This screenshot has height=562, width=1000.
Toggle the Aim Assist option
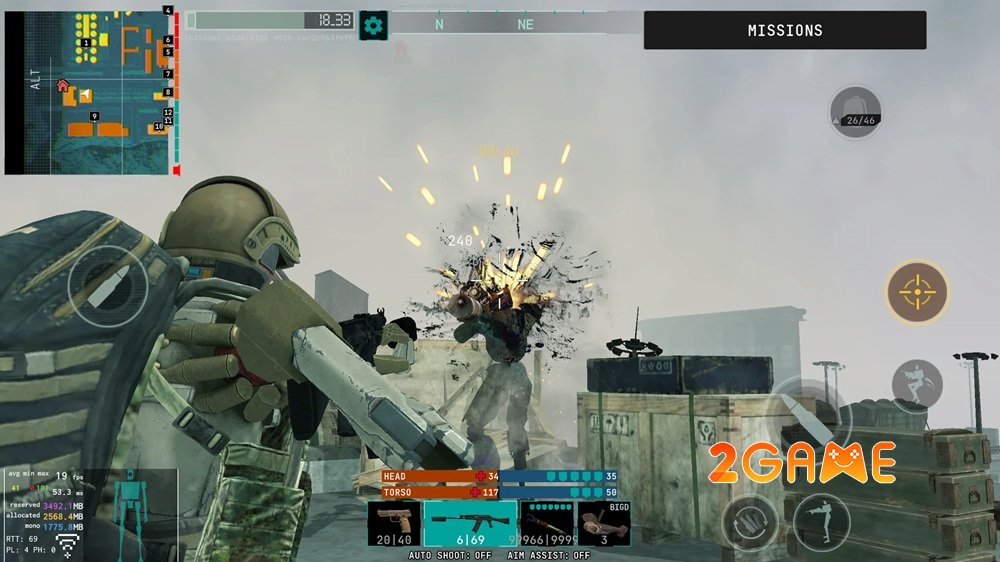pyautogui.click(x=548, y=555)
